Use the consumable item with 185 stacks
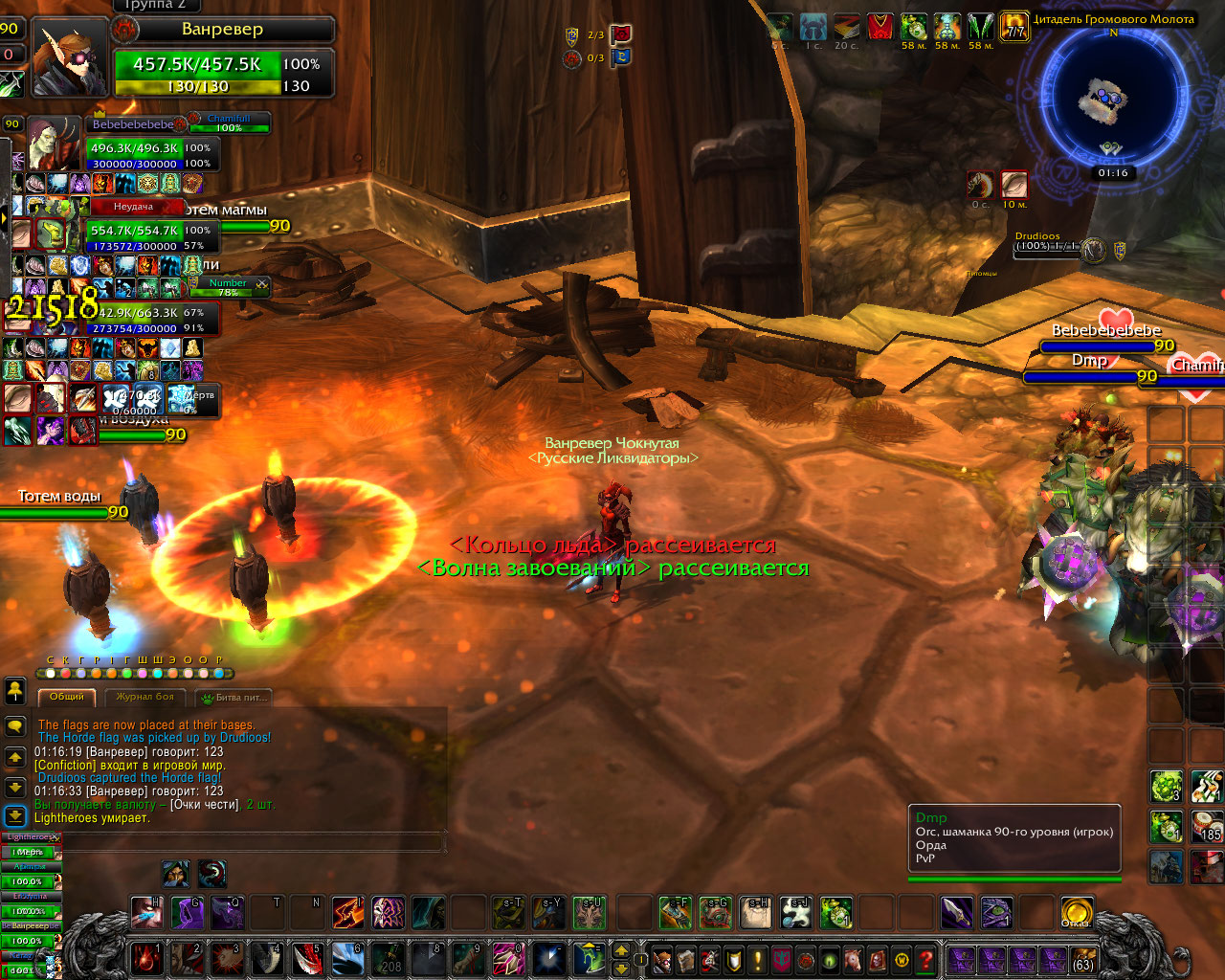 click(1207, 826)
